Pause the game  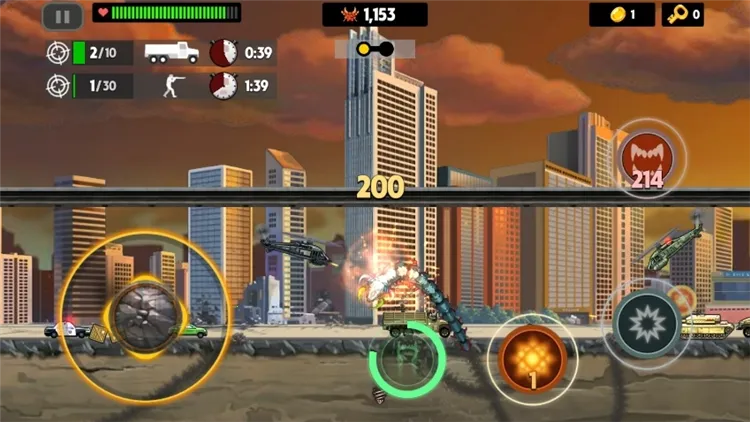click(x=62, y=16)
